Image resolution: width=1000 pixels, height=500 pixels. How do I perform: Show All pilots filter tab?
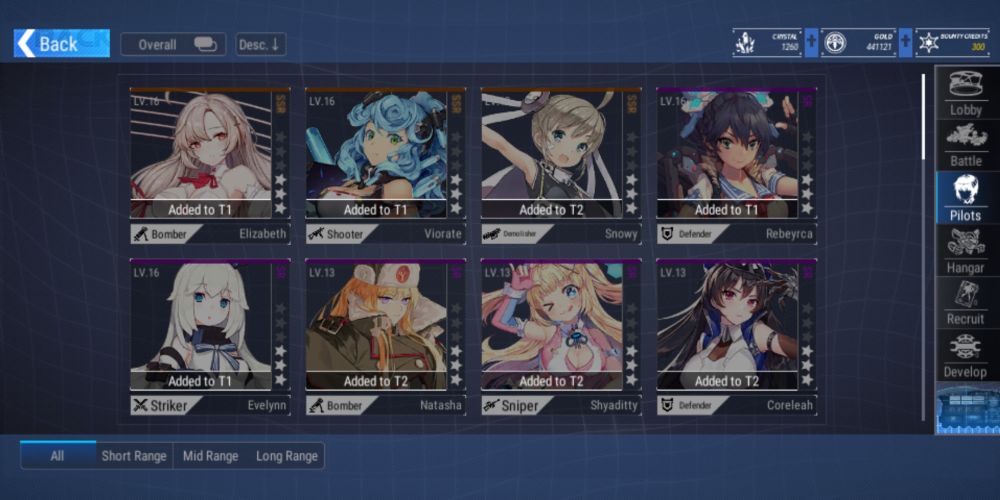pos(58,456)
